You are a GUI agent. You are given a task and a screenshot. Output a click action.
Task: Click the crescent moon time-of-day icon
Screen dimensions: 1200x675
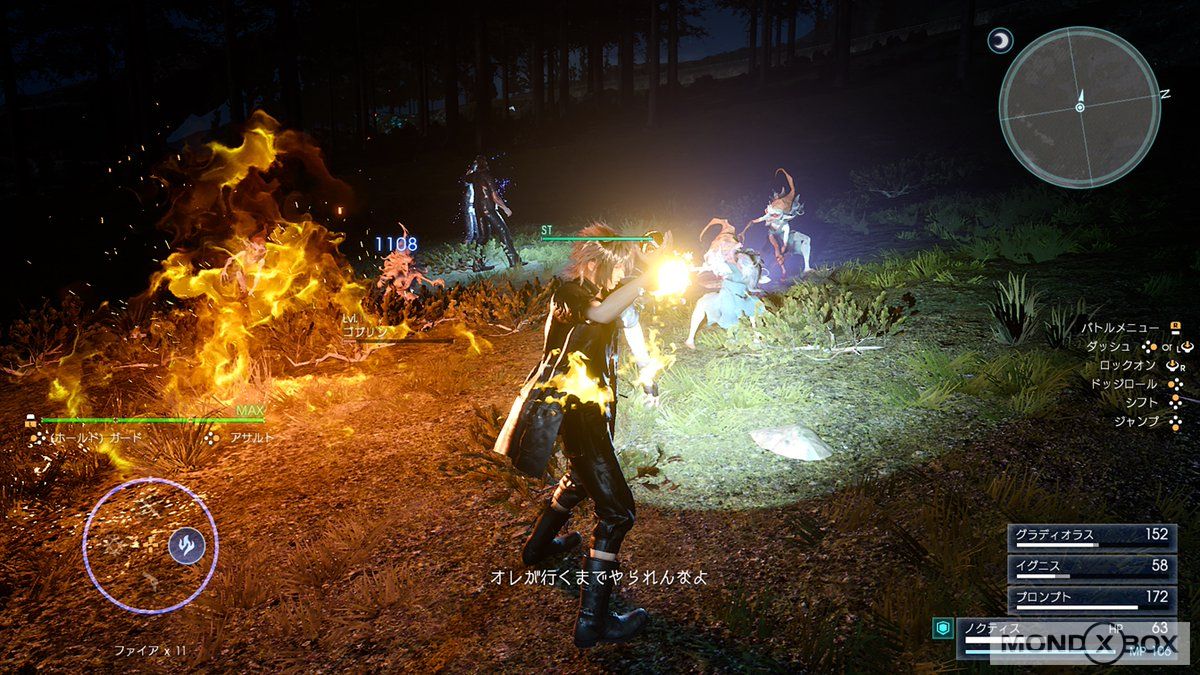(x=999, y=41)
